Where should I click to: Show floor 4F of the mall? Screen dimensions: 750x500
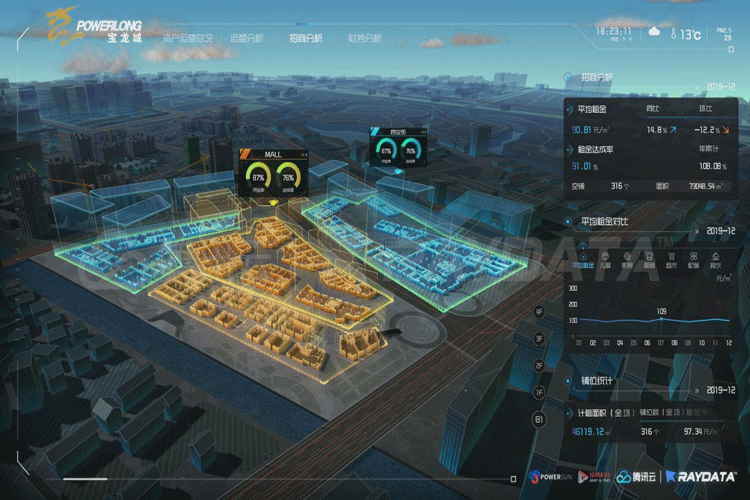pyautogui.click(x=540, y=312)
